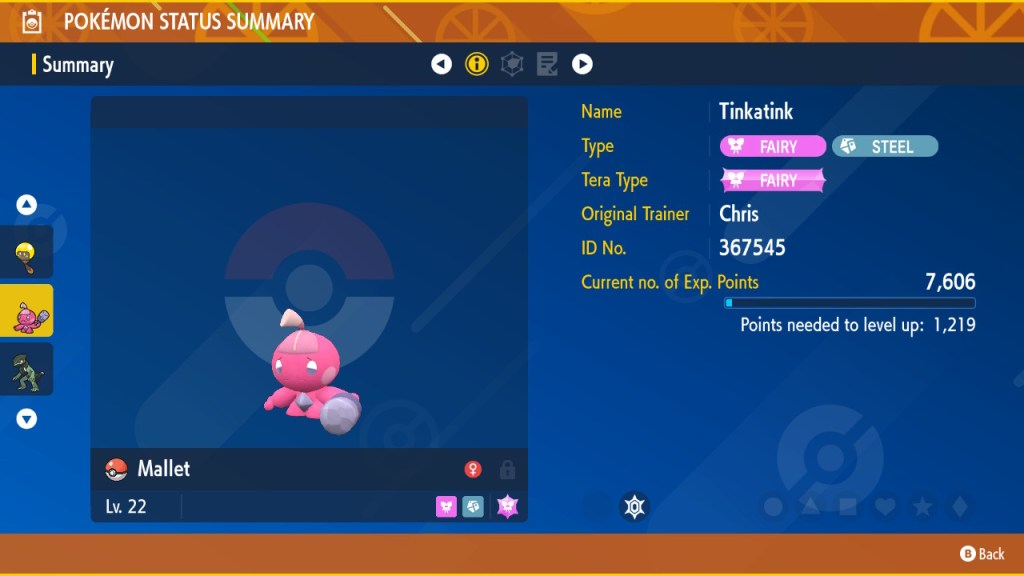Viewport: 1024px width, 576px height.
Task: Go to the next summary page arrow
Action: coord(582,65)
